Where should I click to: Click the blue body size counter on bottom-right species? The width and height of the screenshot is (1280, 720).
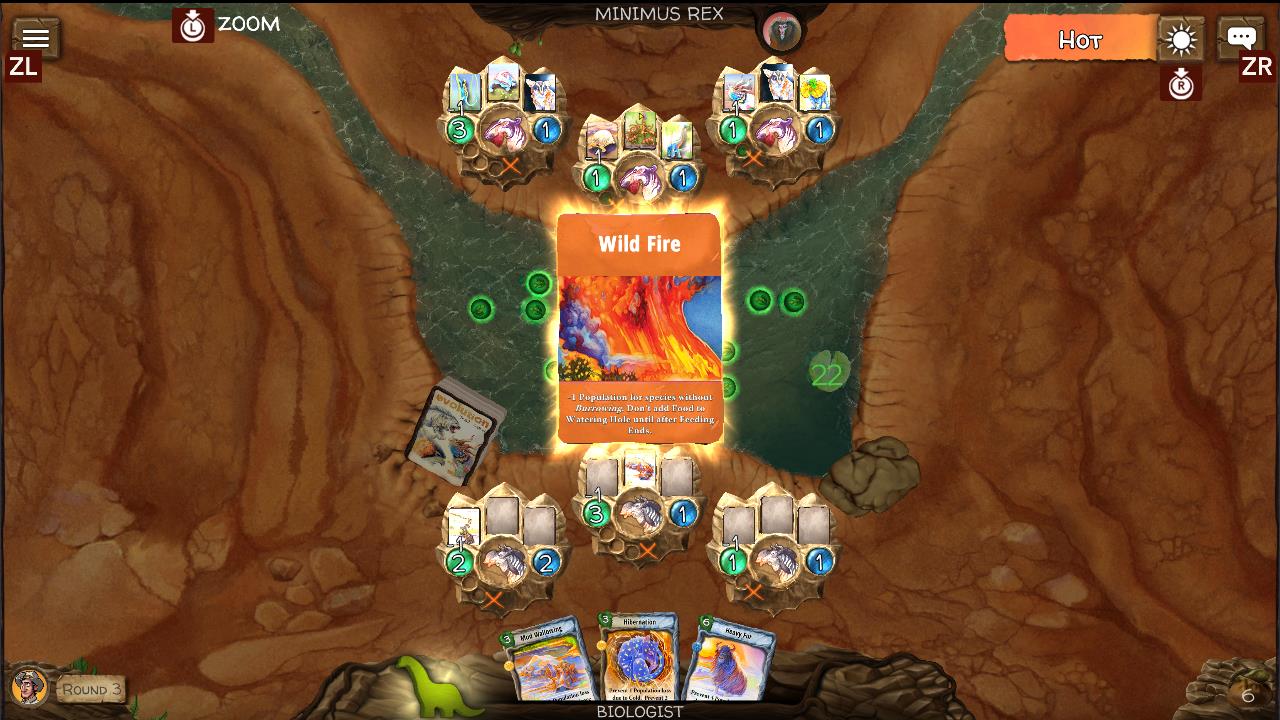(818, 560)
